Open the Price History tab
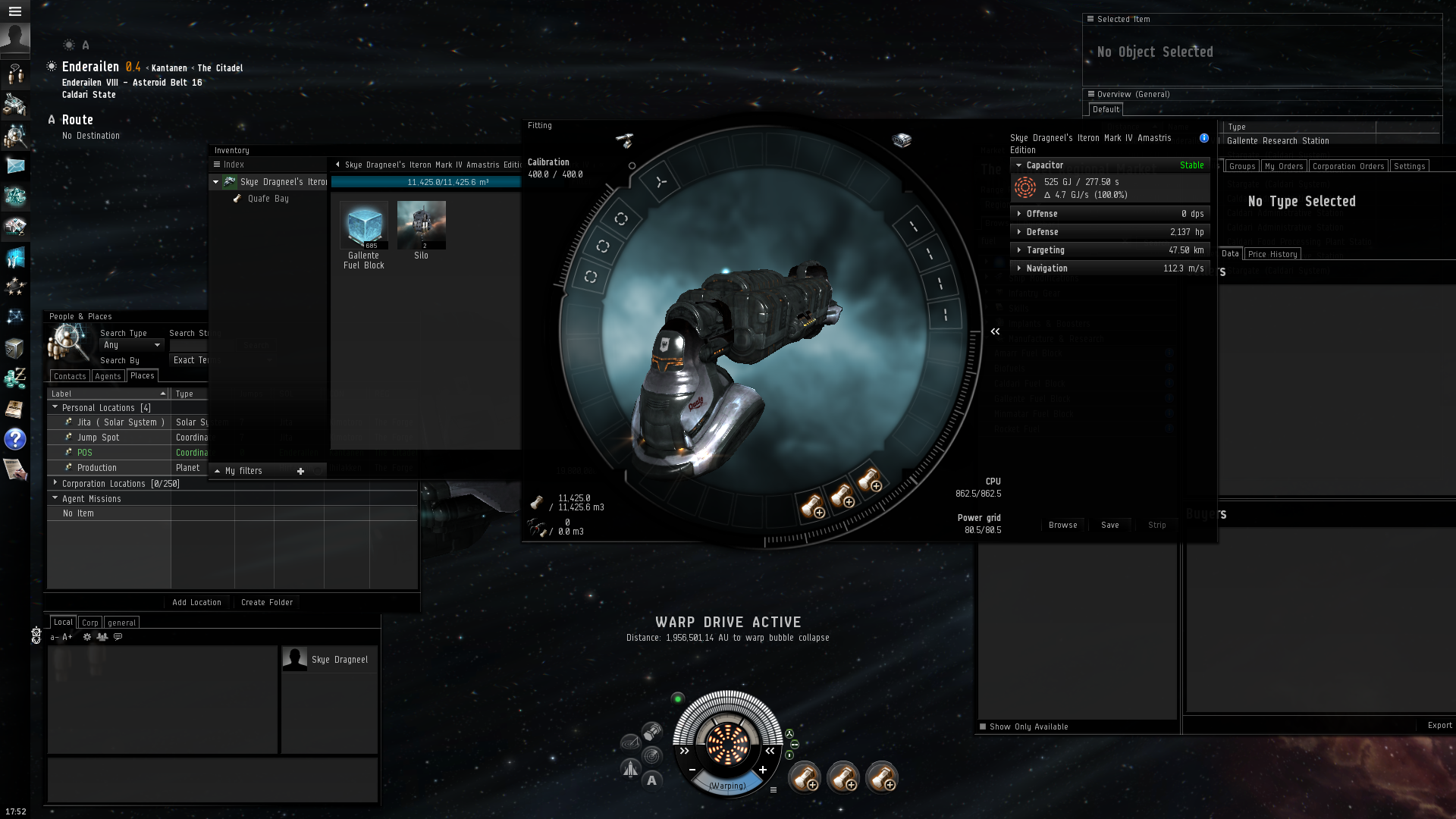1456x819 pixels. click(1272, 254)
